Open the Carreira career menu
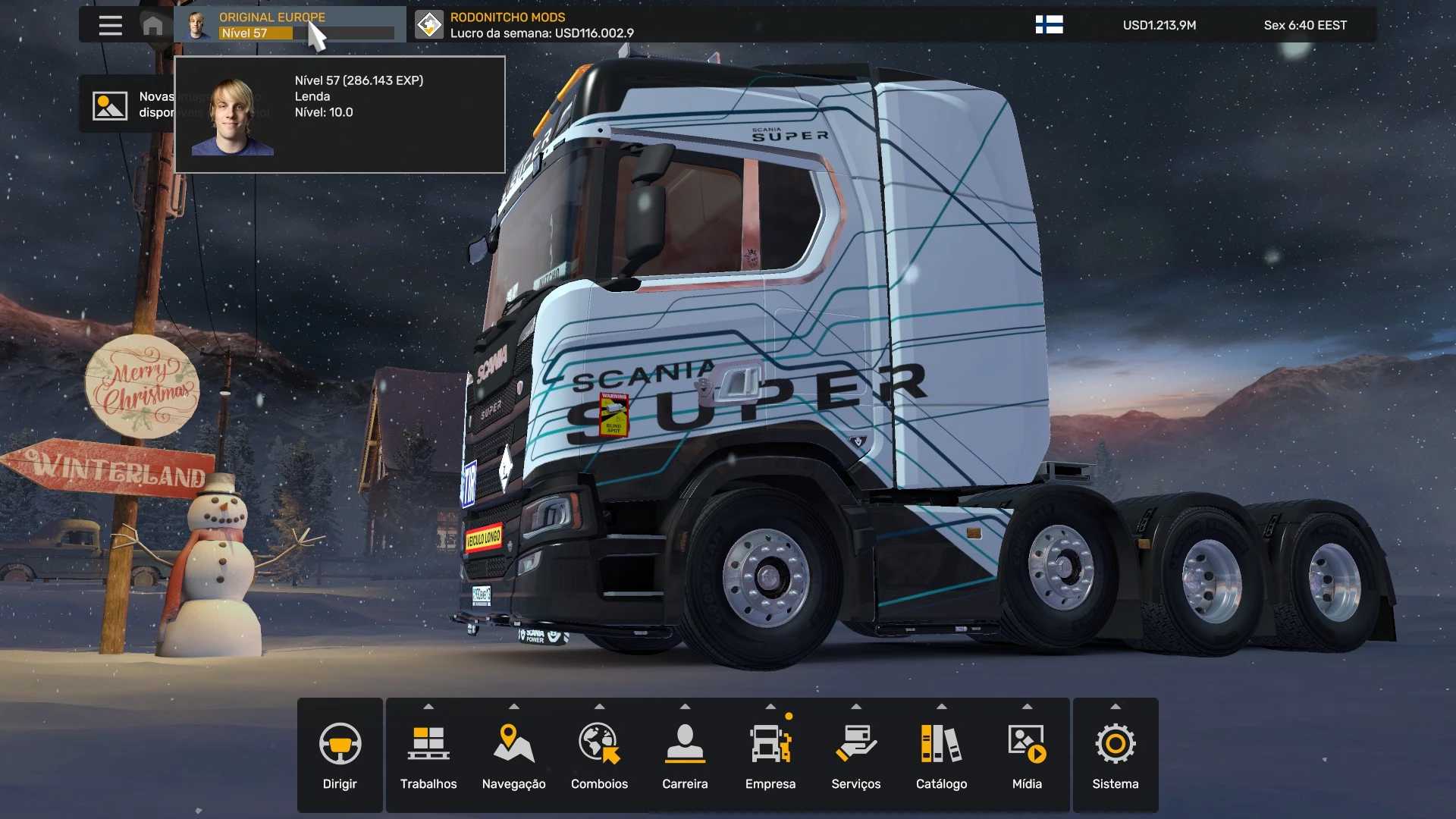 [x=685, y=755]
